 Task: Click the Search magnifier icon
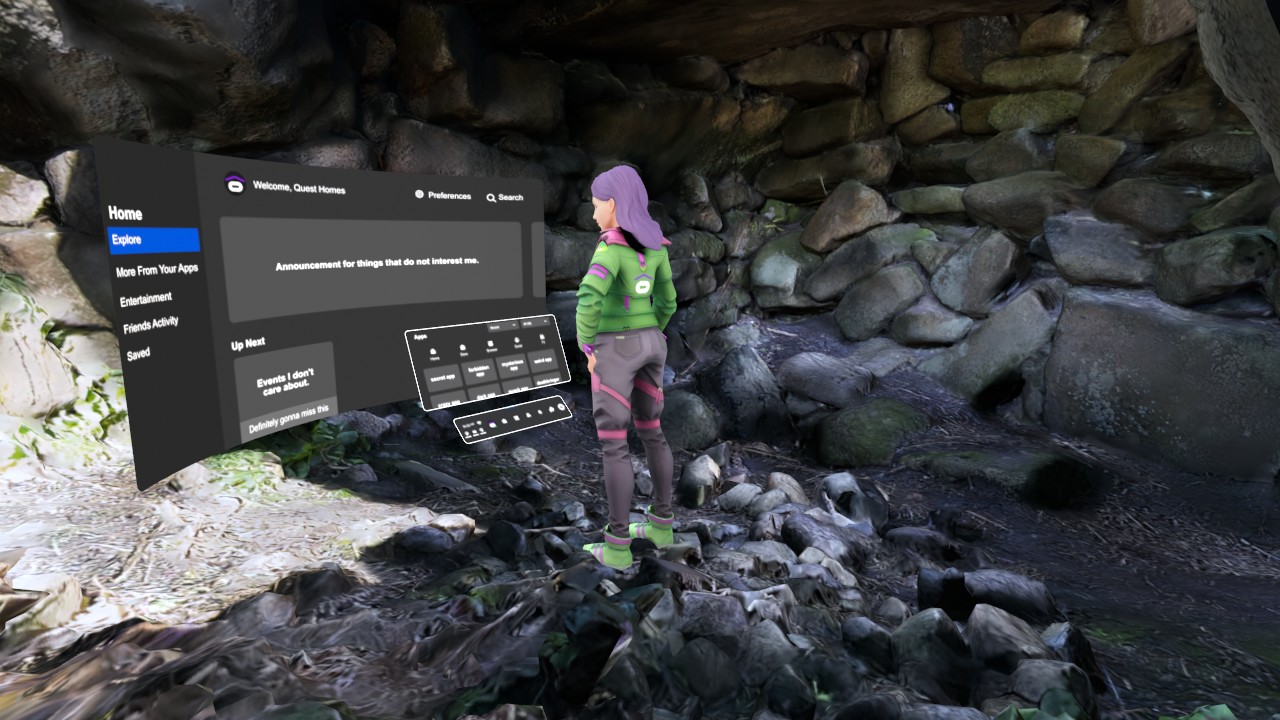coord(491,197)
